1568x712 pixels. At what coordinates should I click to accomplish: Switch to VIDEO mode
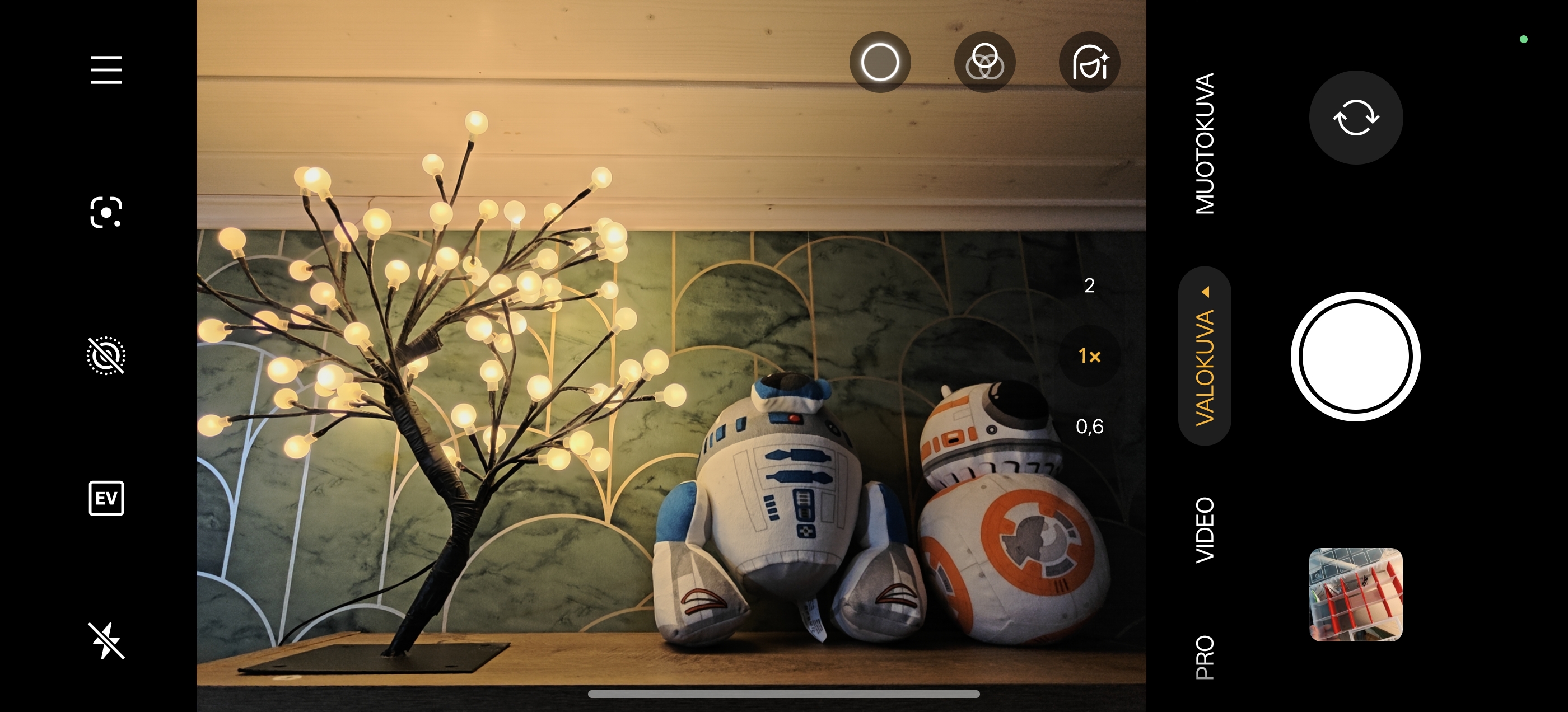pyautogui.click(x=1205, y=530)
